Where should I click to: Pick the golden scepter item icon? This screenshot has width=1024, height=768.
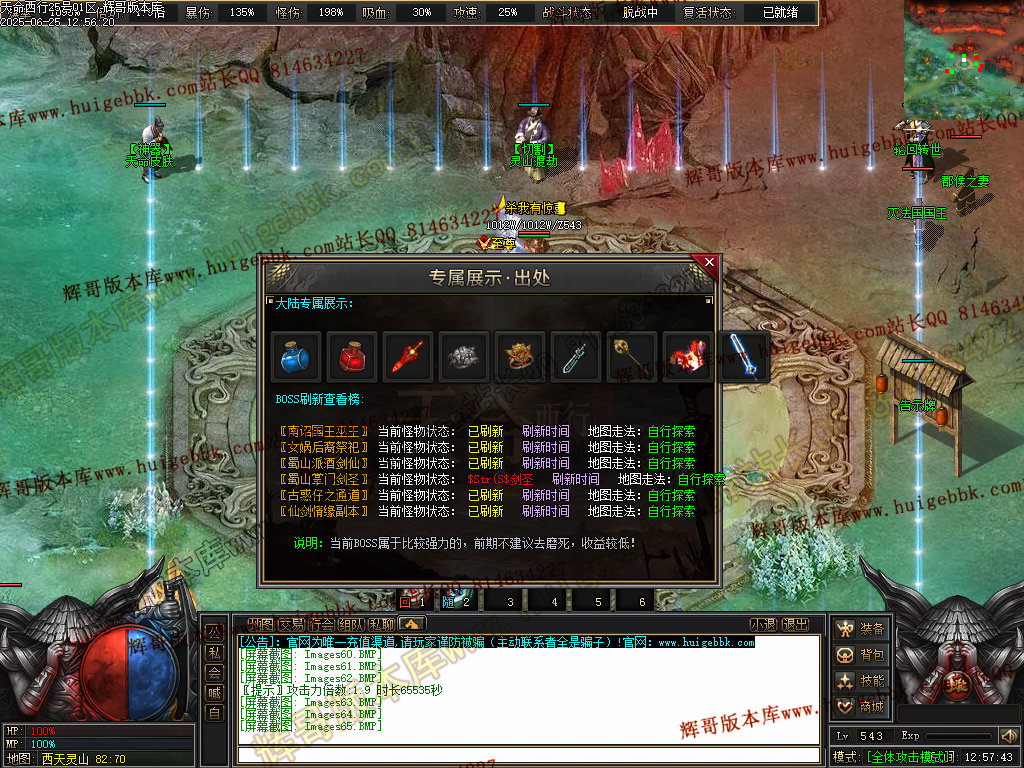pyautogui.click(x=632, y=357)
